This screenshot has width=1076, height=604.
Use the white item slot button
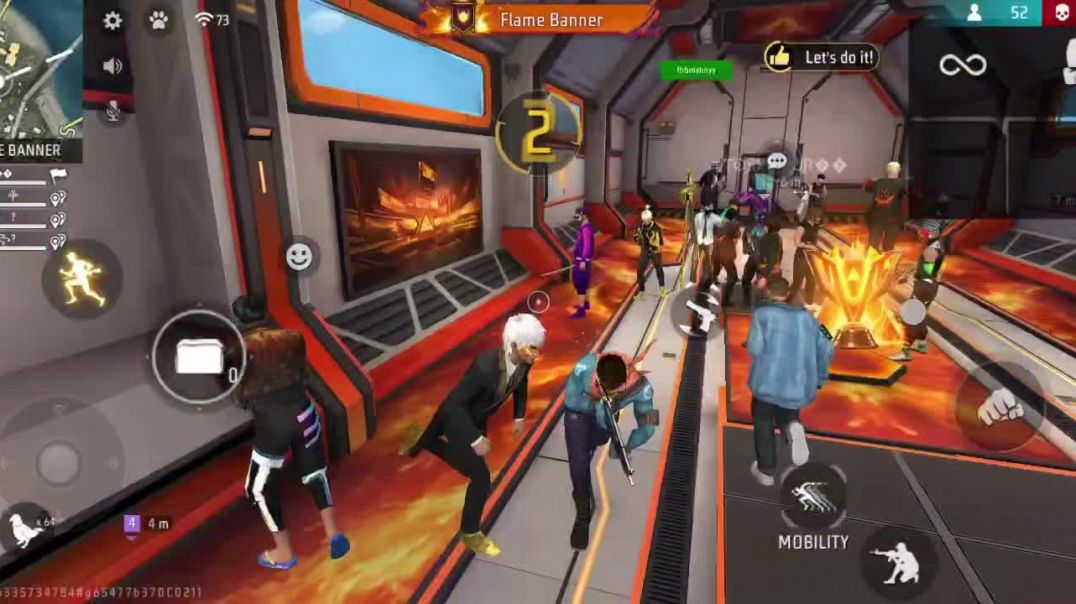point(199,357)
